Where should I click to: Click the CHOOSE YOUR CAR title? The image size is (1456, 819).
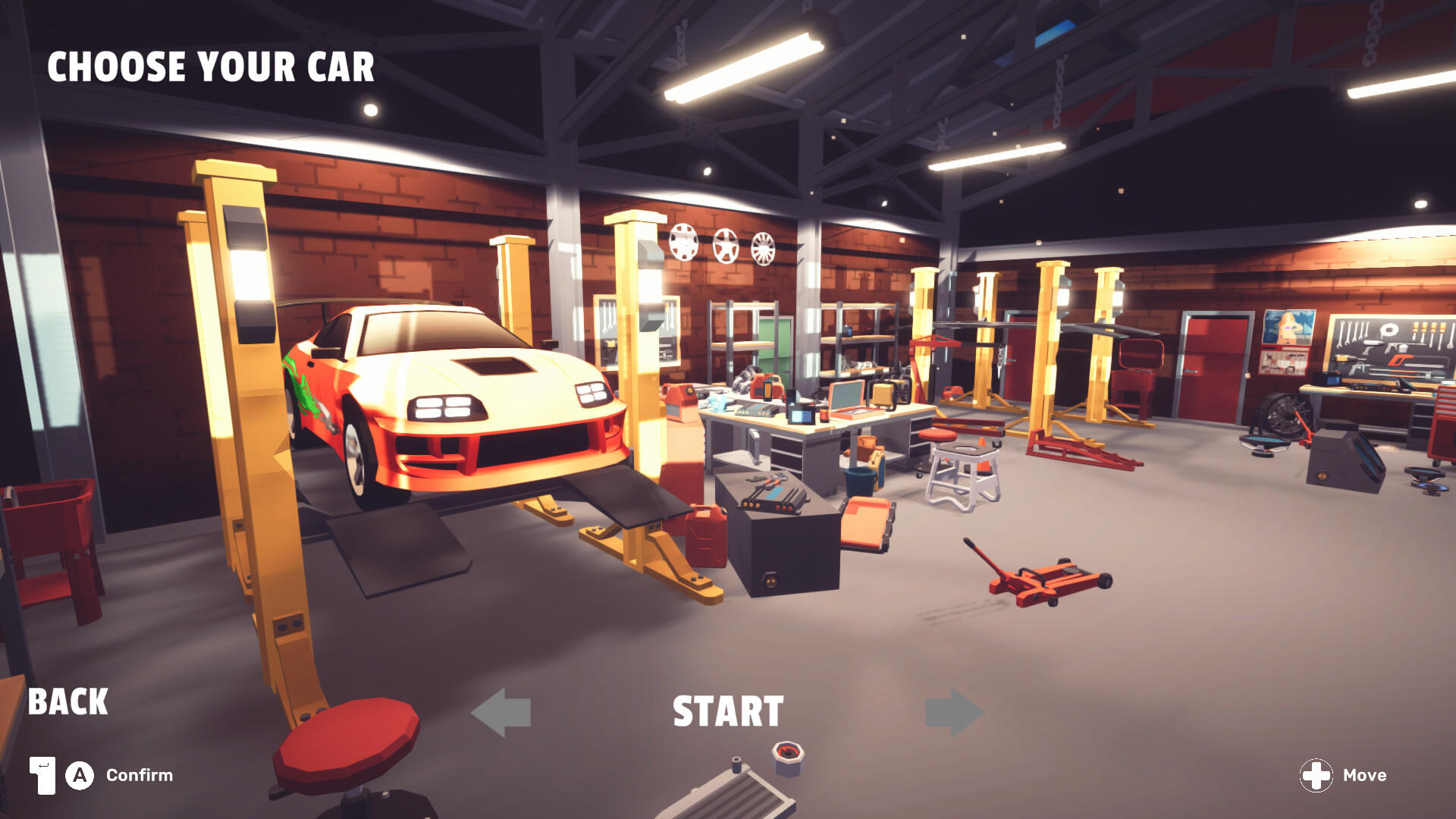click(x=211, y=67)
